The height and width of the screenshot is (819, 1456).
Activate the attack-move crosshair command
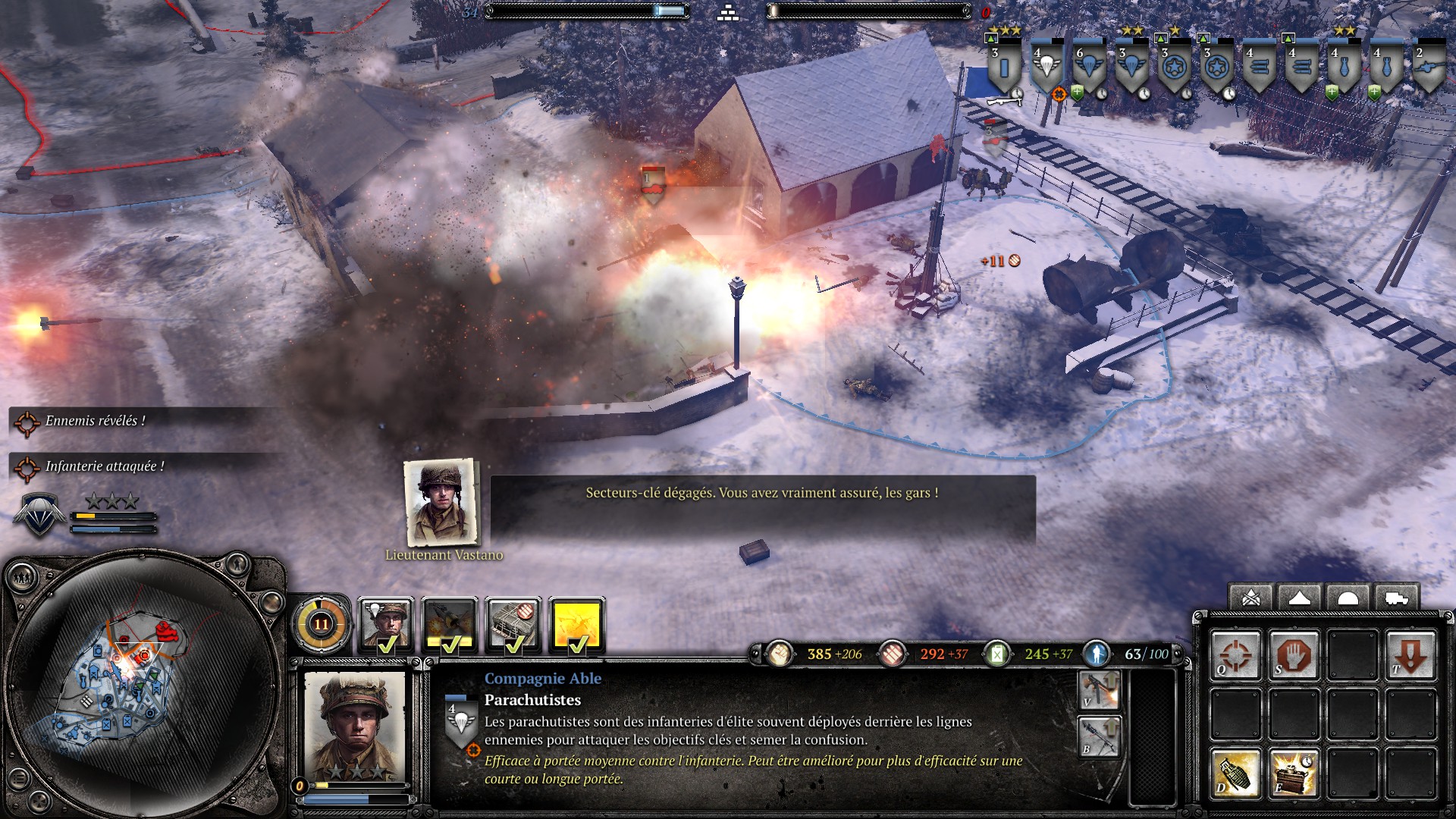(1235, 654)
